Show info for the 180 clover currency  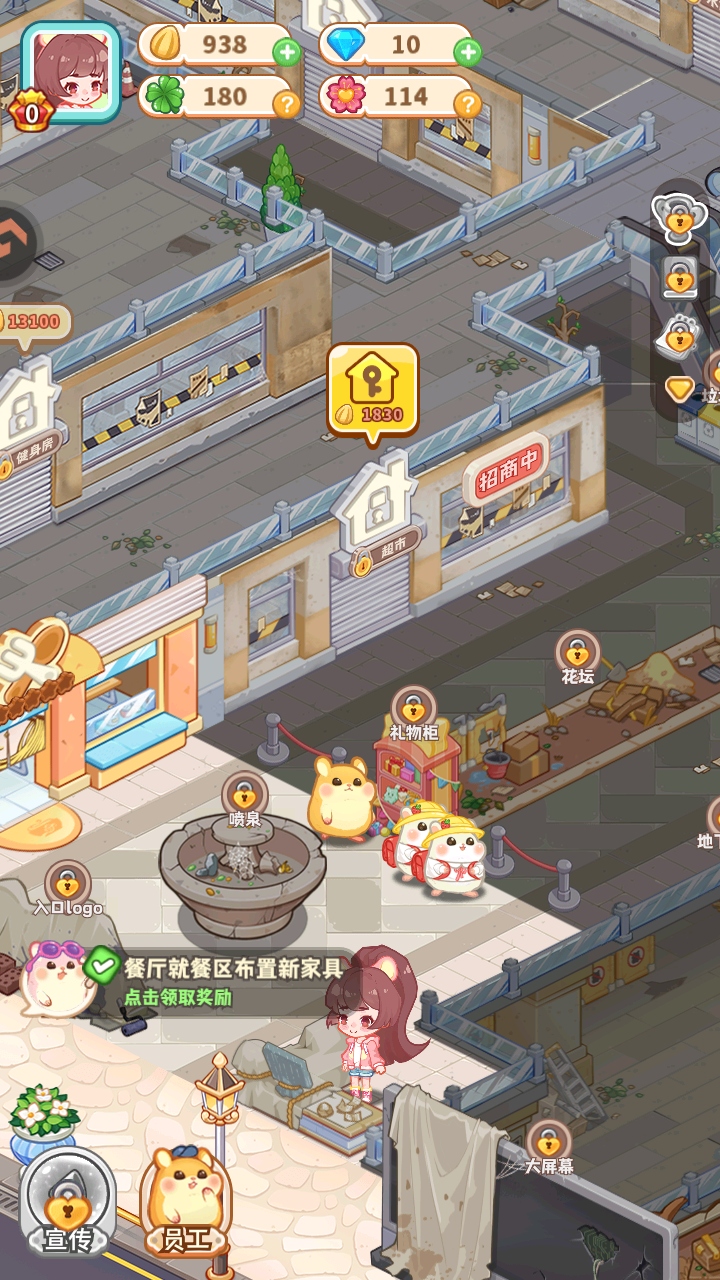287,102
